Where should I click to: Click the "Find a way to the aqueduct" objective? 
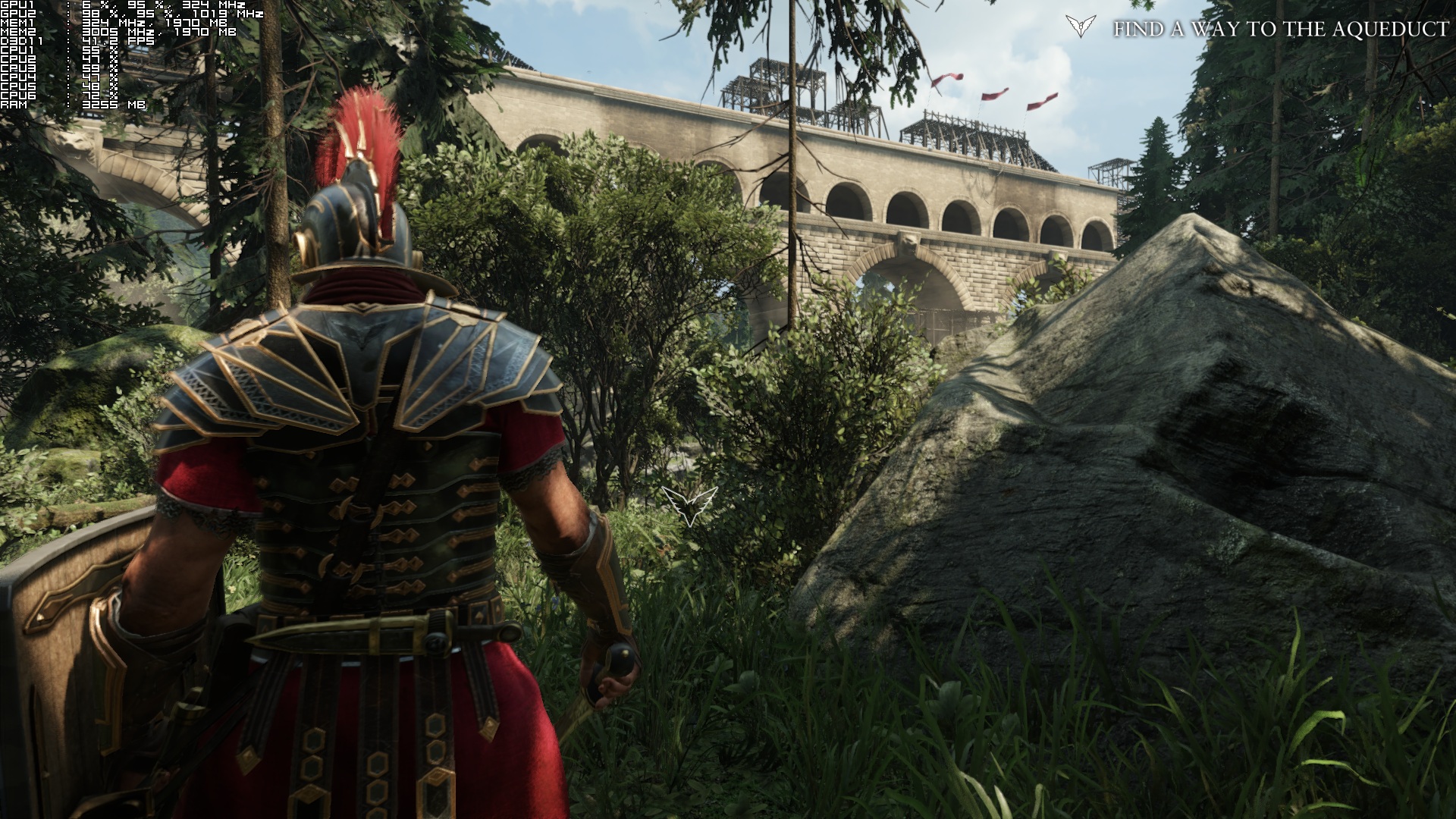tap(1280, 30)
